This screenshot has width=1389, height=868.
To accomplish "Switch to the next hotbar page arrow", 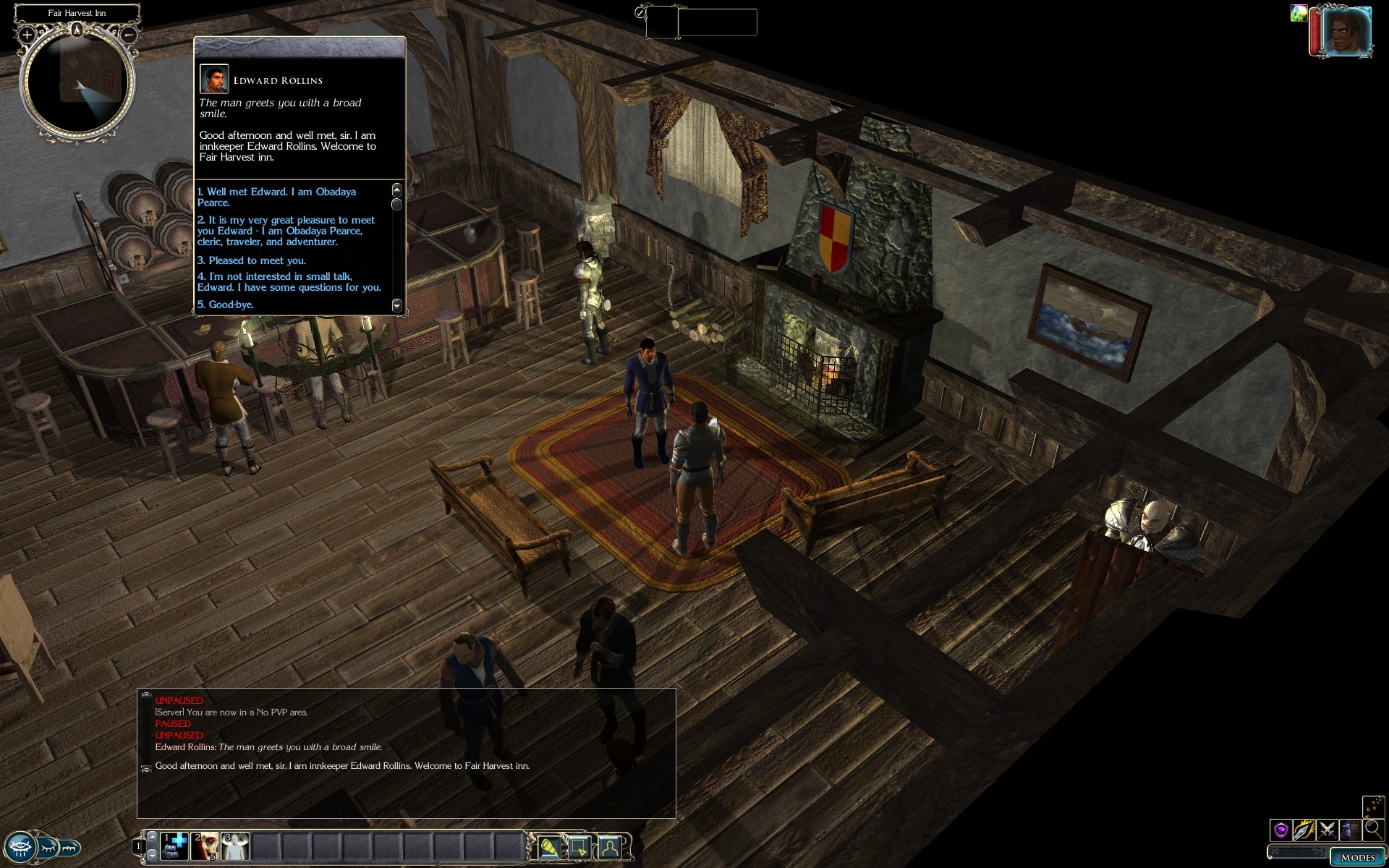I will tap(152, 855).
